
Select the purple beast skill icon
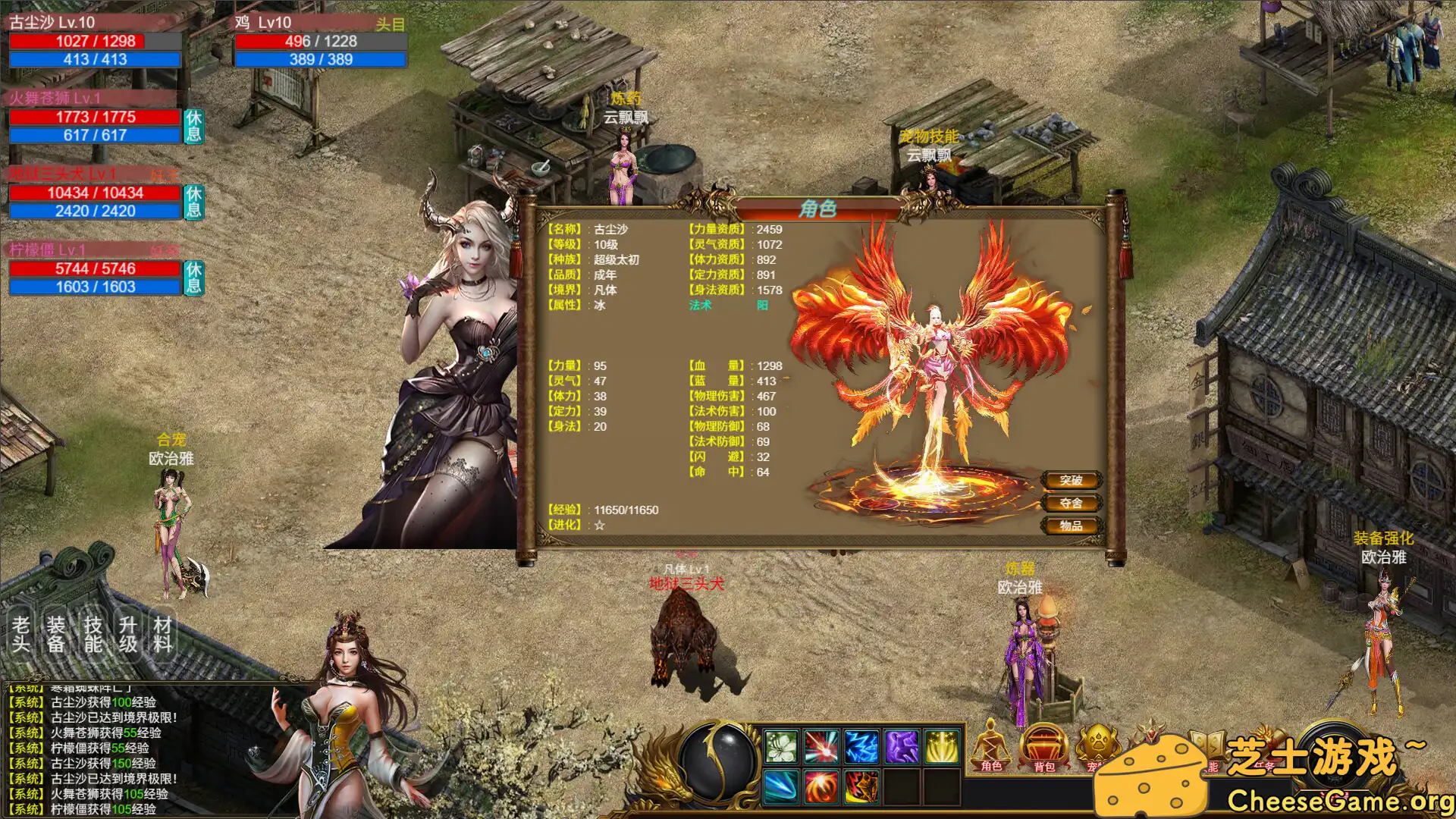pyautogui.click(x=901, y=747)
